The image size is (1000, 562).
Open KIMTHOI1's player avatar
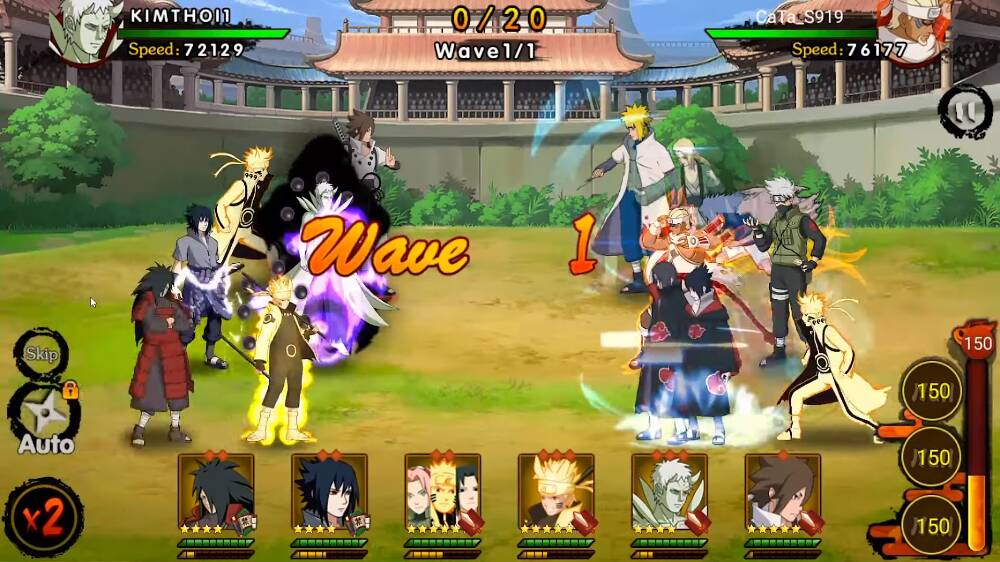click(x=85, y=30)
